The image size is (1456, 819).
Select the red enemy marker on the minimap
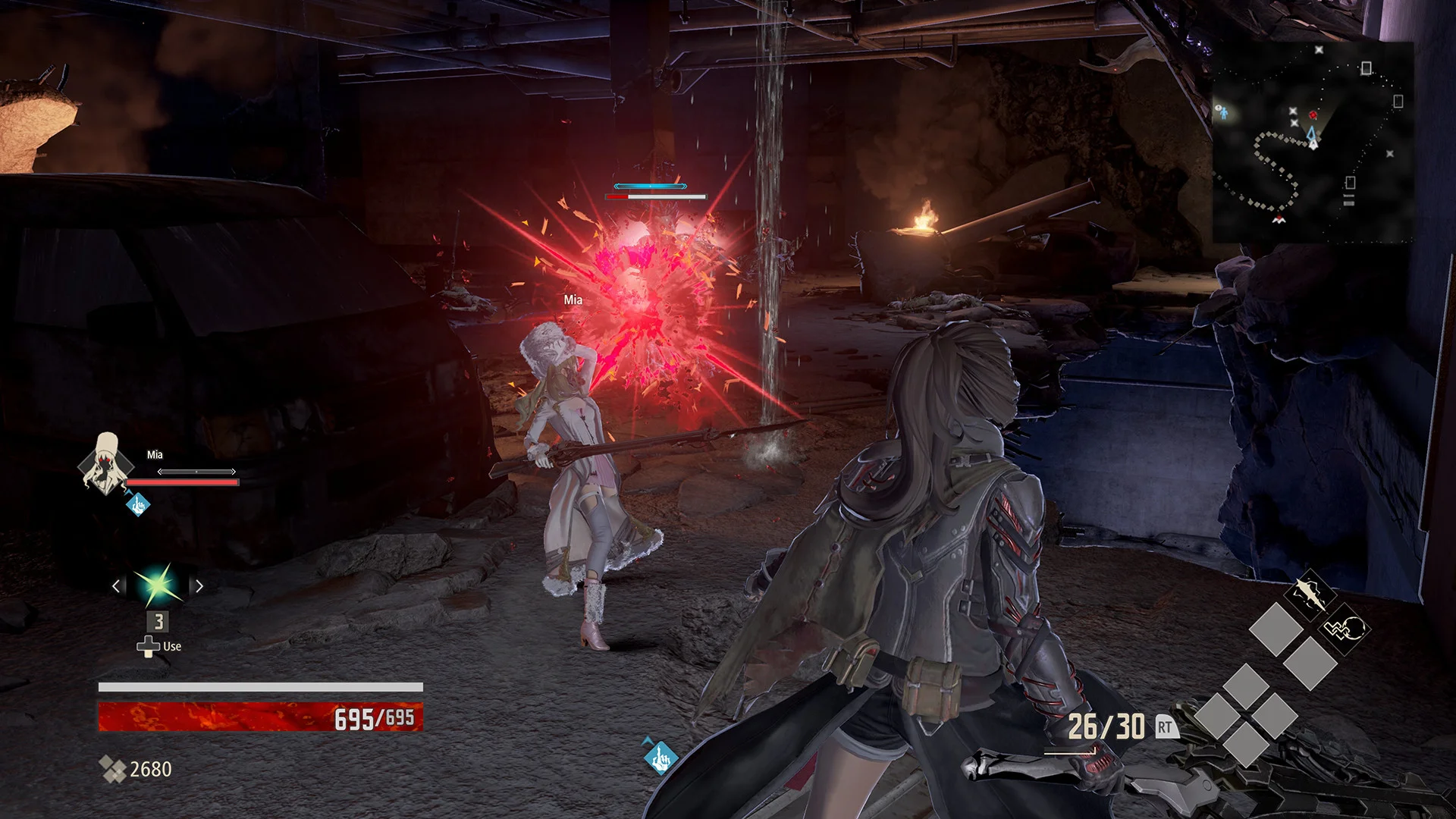pyautogui.click(x=1313, y=115)
